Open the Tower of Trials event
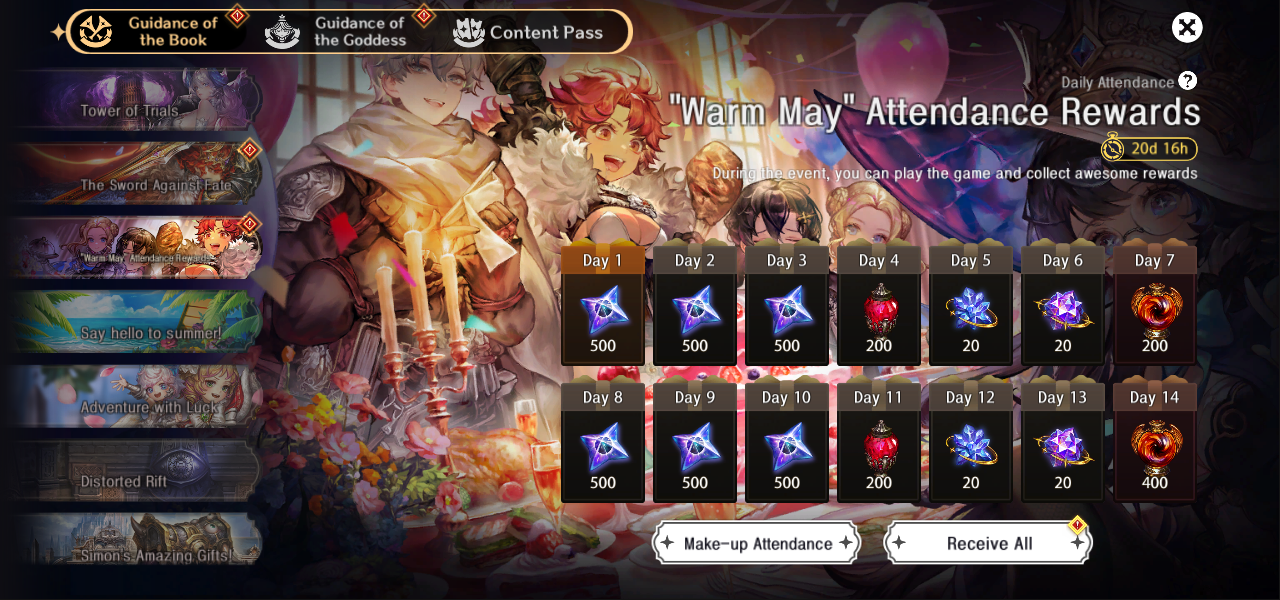 (x=138, y=100)
